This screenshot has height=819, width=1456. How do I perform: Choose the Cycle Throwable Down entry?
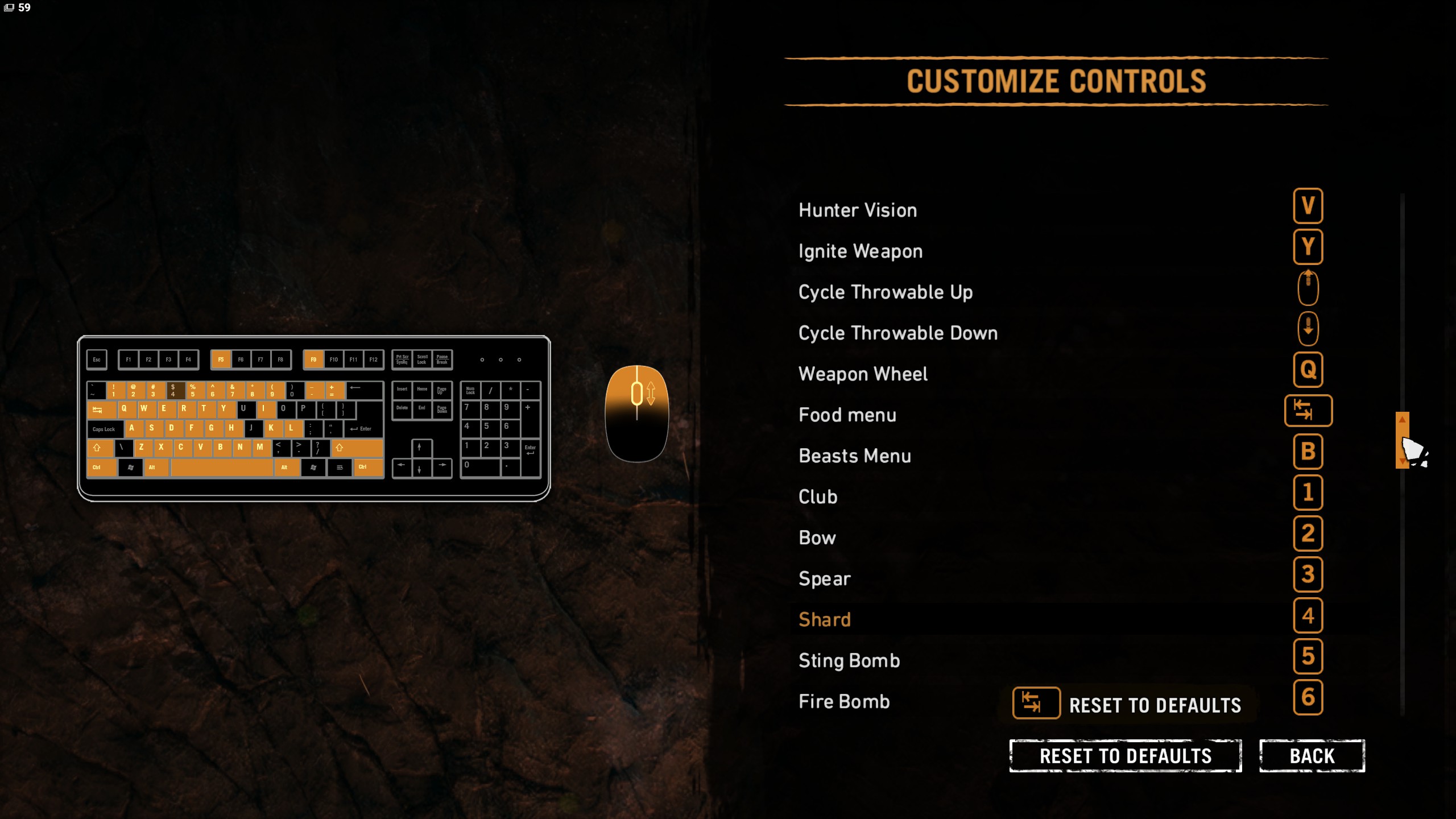(x=897, y=333)
